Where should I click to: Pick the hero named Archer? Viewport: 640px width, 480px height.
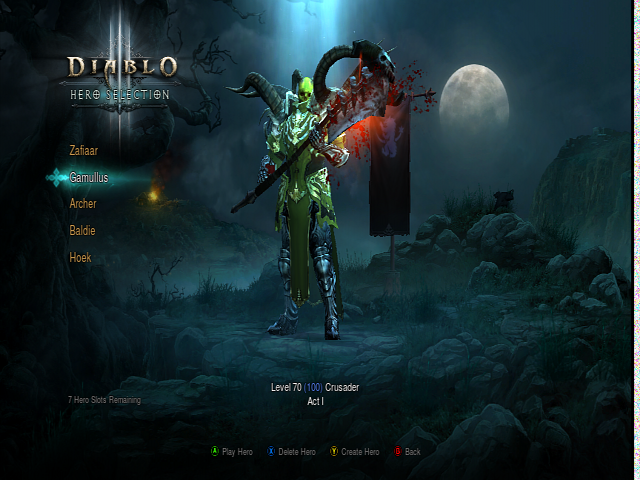pos(83,204)
